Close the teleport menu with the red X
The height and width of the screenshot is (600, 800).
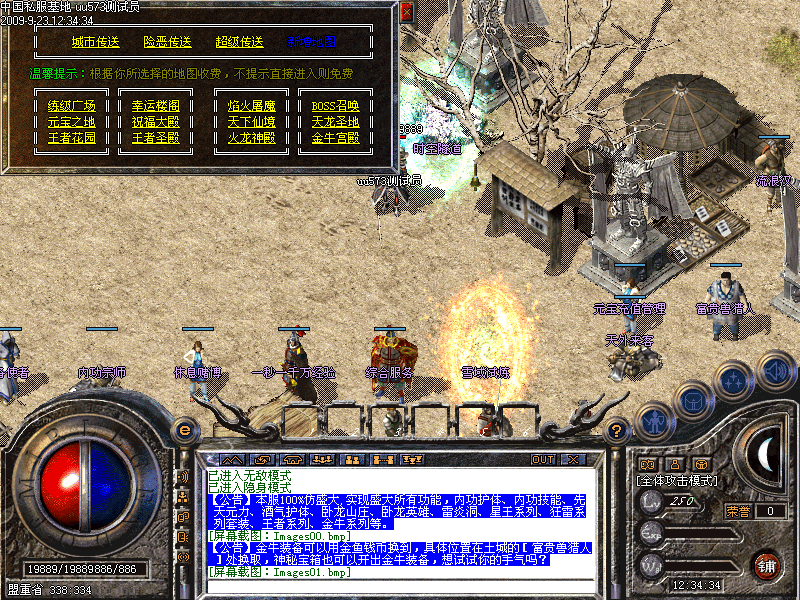(406, 12)
